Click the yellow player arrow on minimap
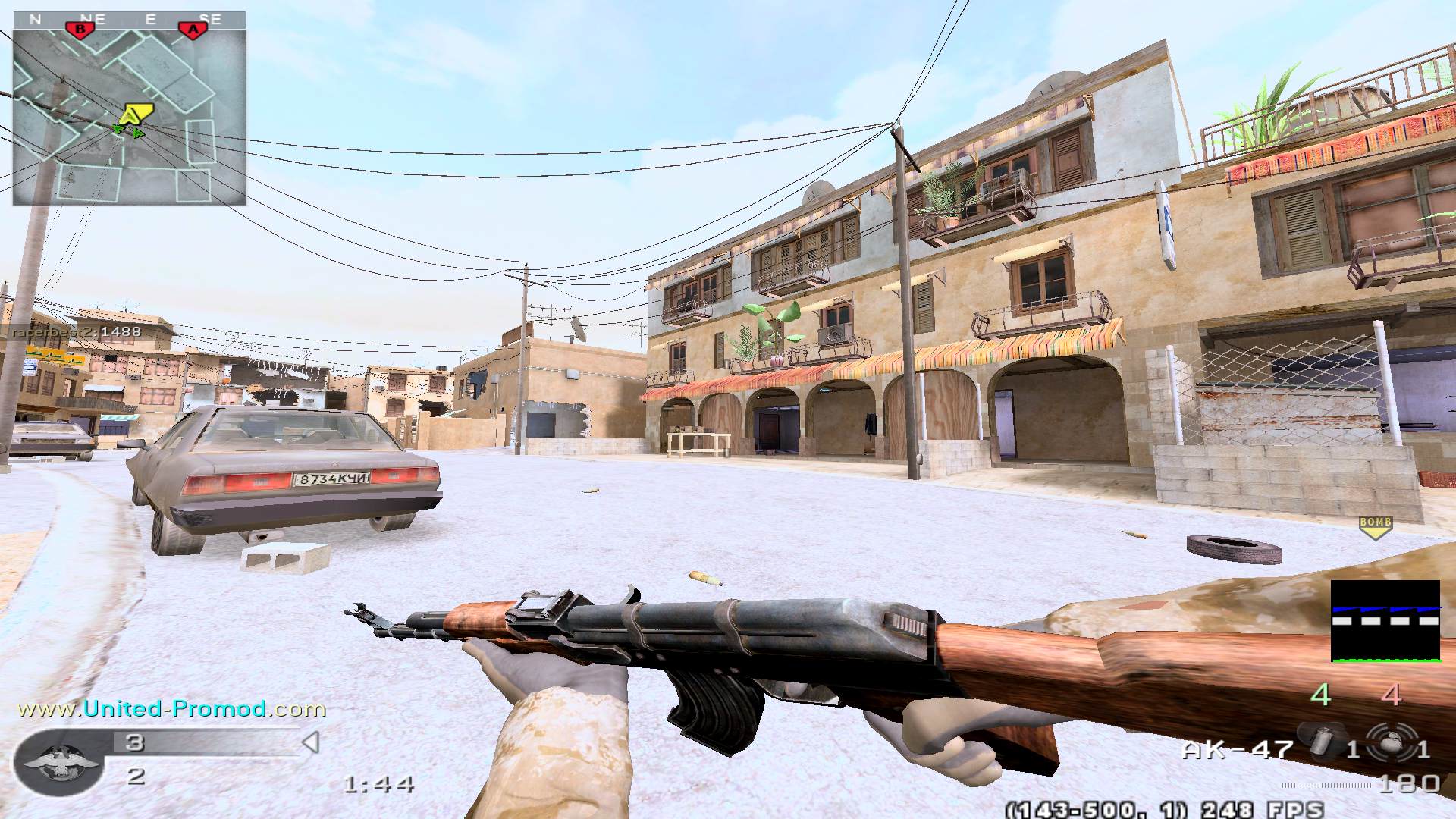The image size is (1456, 819). pos(136,115)
